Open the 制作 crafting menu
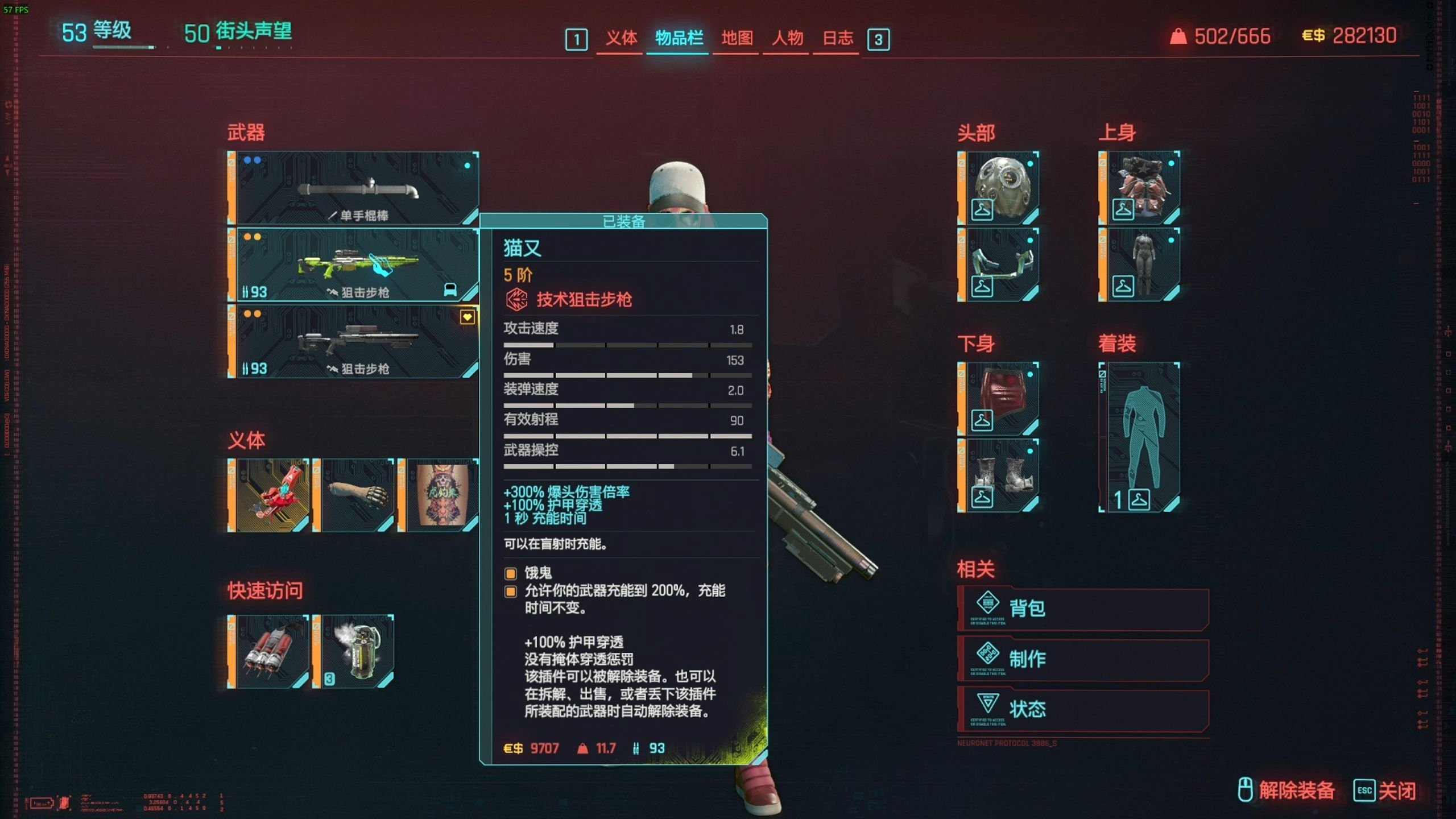1456x819 pixels. (x=1083, y=659)
